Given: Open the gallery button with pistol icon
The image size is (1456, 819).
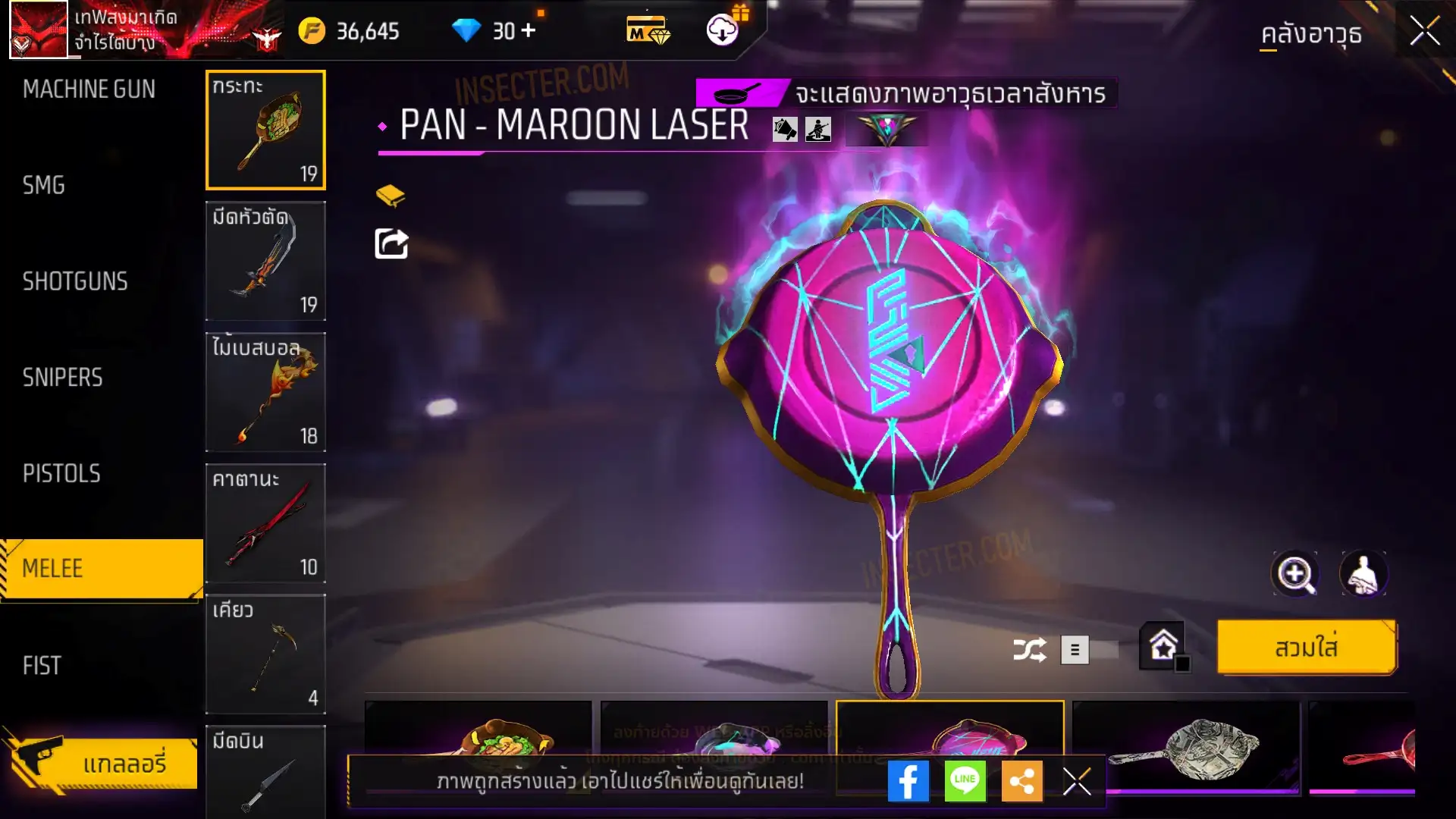Looking at the screenshot, I should tap(102, 762).
